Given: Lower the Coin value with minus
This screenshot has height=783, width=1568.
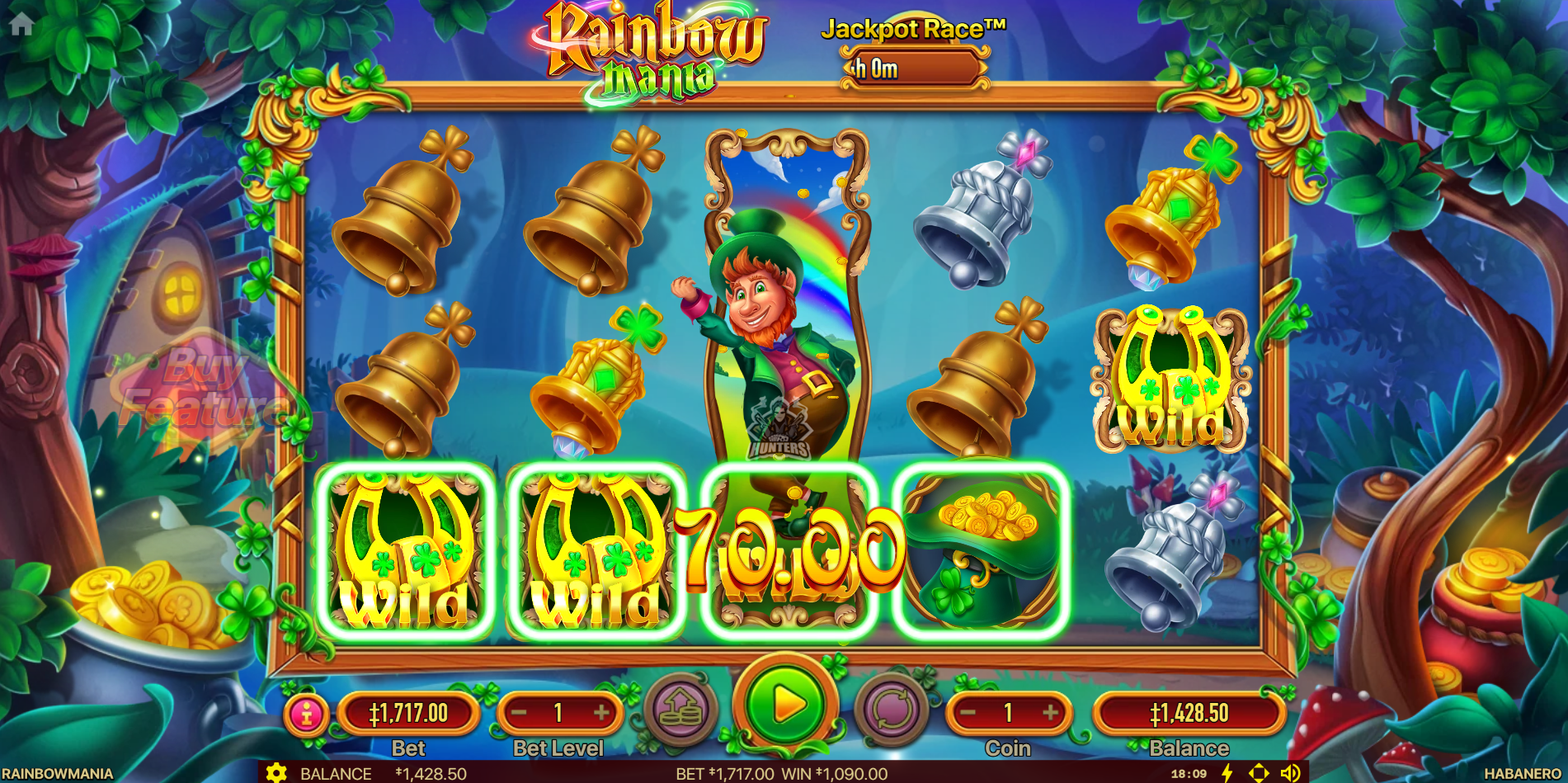Looking at the screenshot, I should [968, 713].
